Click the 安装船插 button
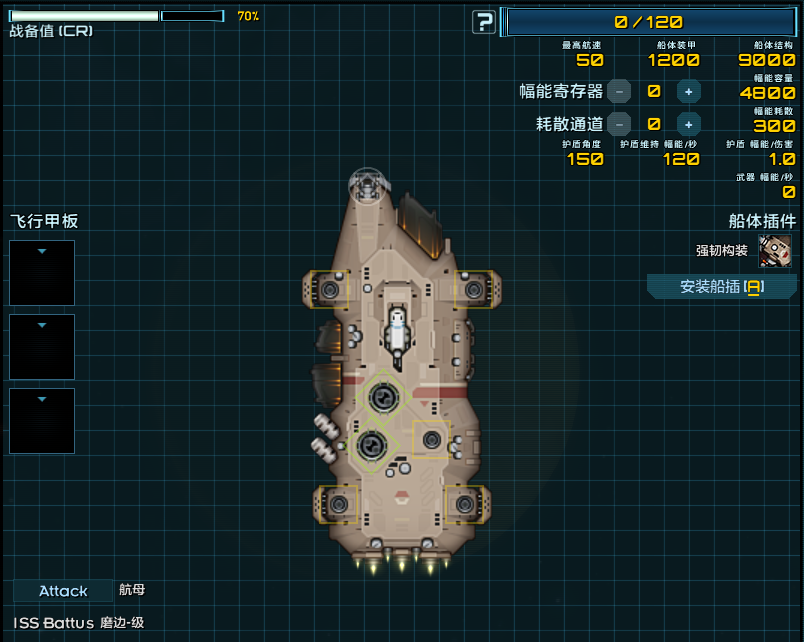Image resolution: width=804 pixels, height=642 pixels. pyautogui.click(x=721, y=287)
